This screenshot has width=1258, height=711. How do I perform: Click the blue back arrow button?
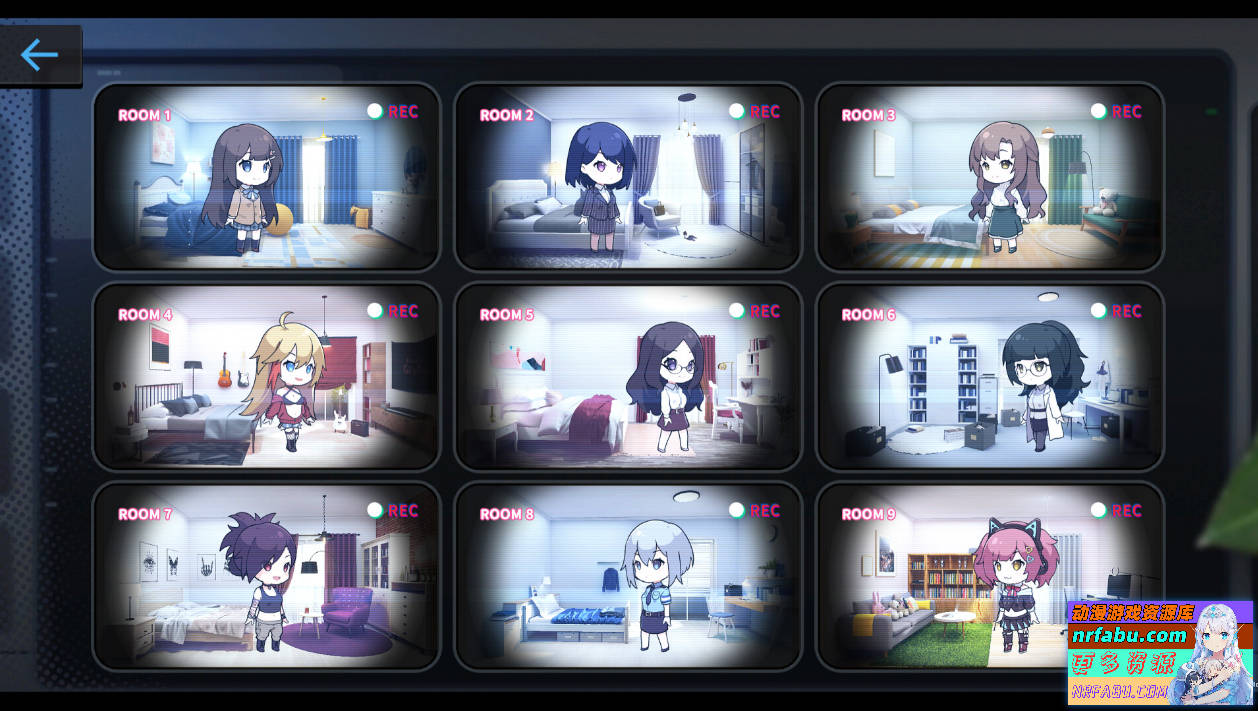[40, 55]
